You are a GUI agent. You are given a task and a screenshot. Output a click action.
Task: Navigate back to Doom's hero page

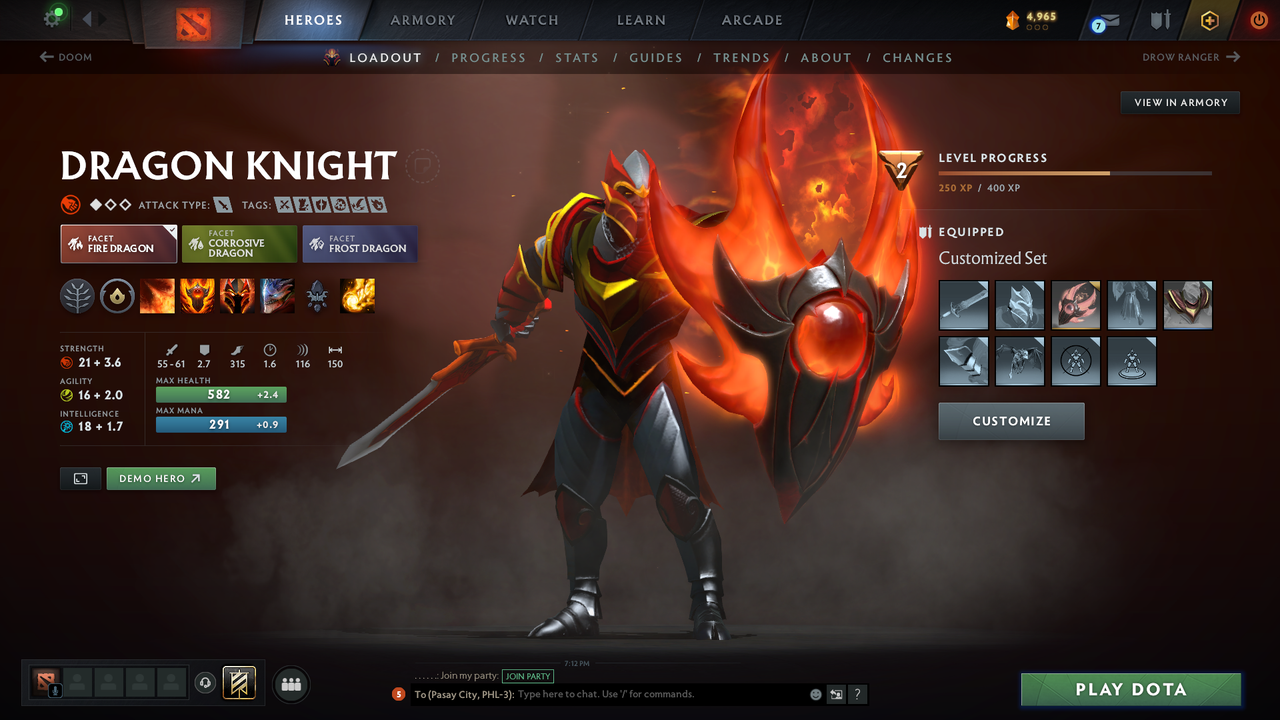click(66, 57)
